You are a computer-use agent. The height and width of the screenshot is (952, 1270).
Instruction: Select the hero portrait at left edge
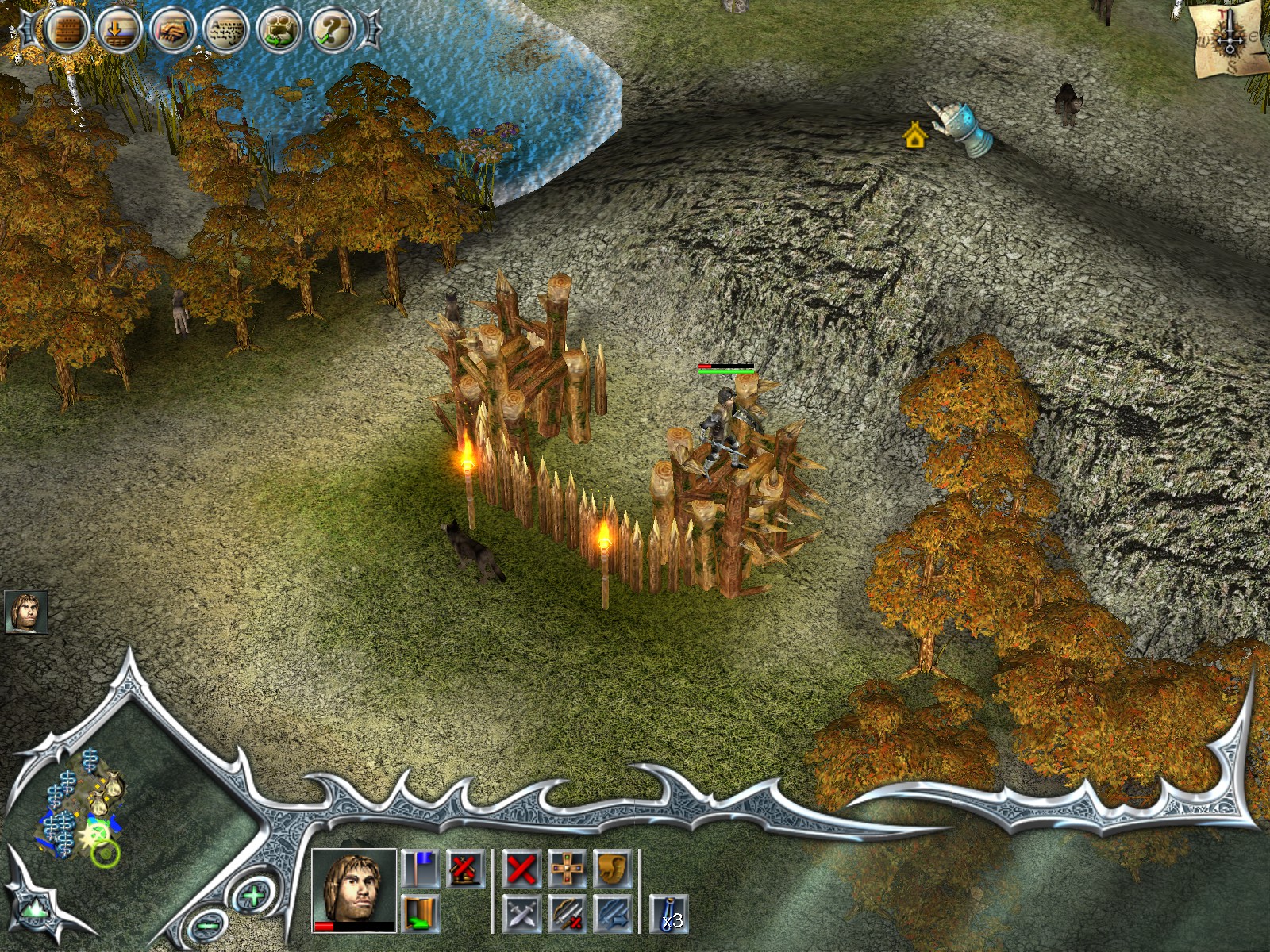(26, 612)
